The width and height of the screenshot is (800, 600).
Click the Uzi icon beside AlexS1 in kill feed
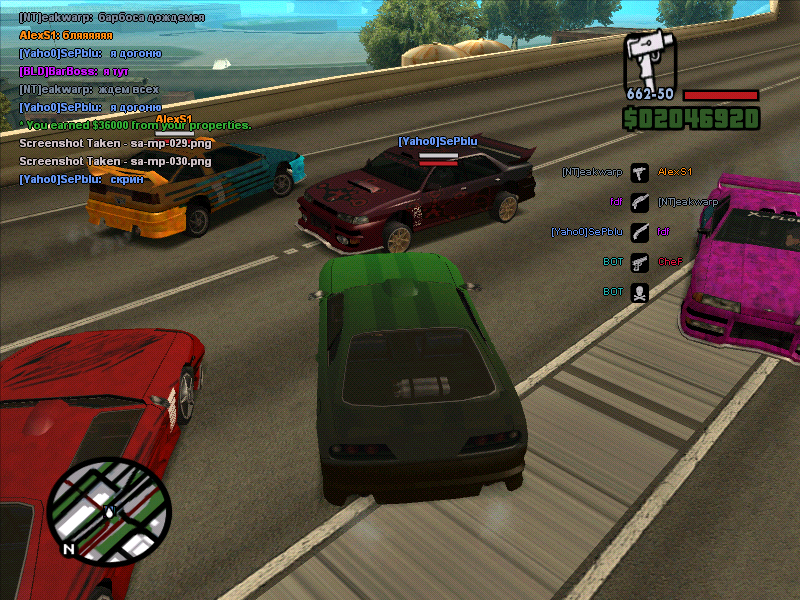(640, 172)
